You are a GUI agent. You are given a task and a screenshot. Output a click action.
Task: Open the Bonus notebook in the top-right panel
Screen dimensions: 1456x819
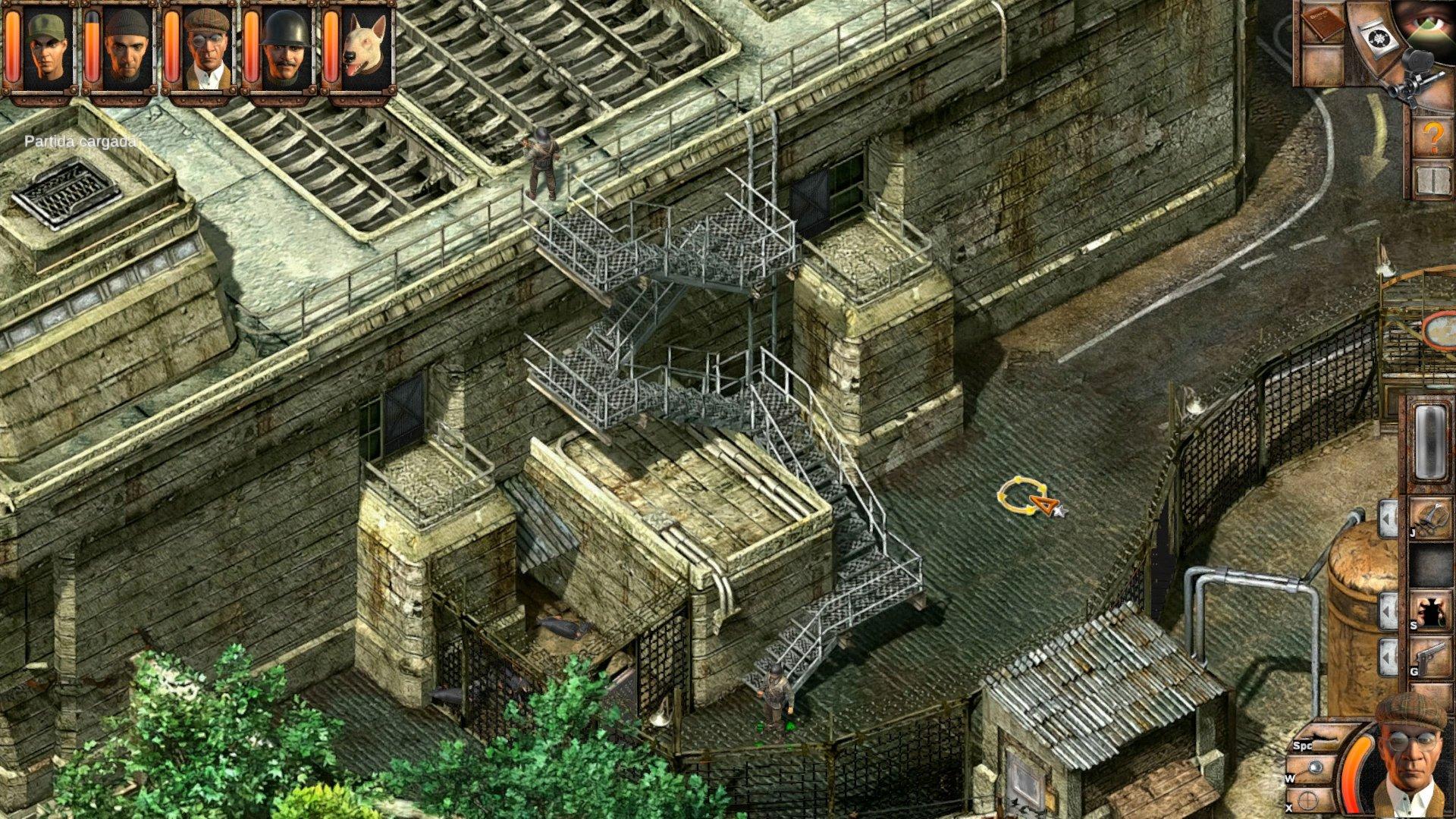tap(1326, 24)
